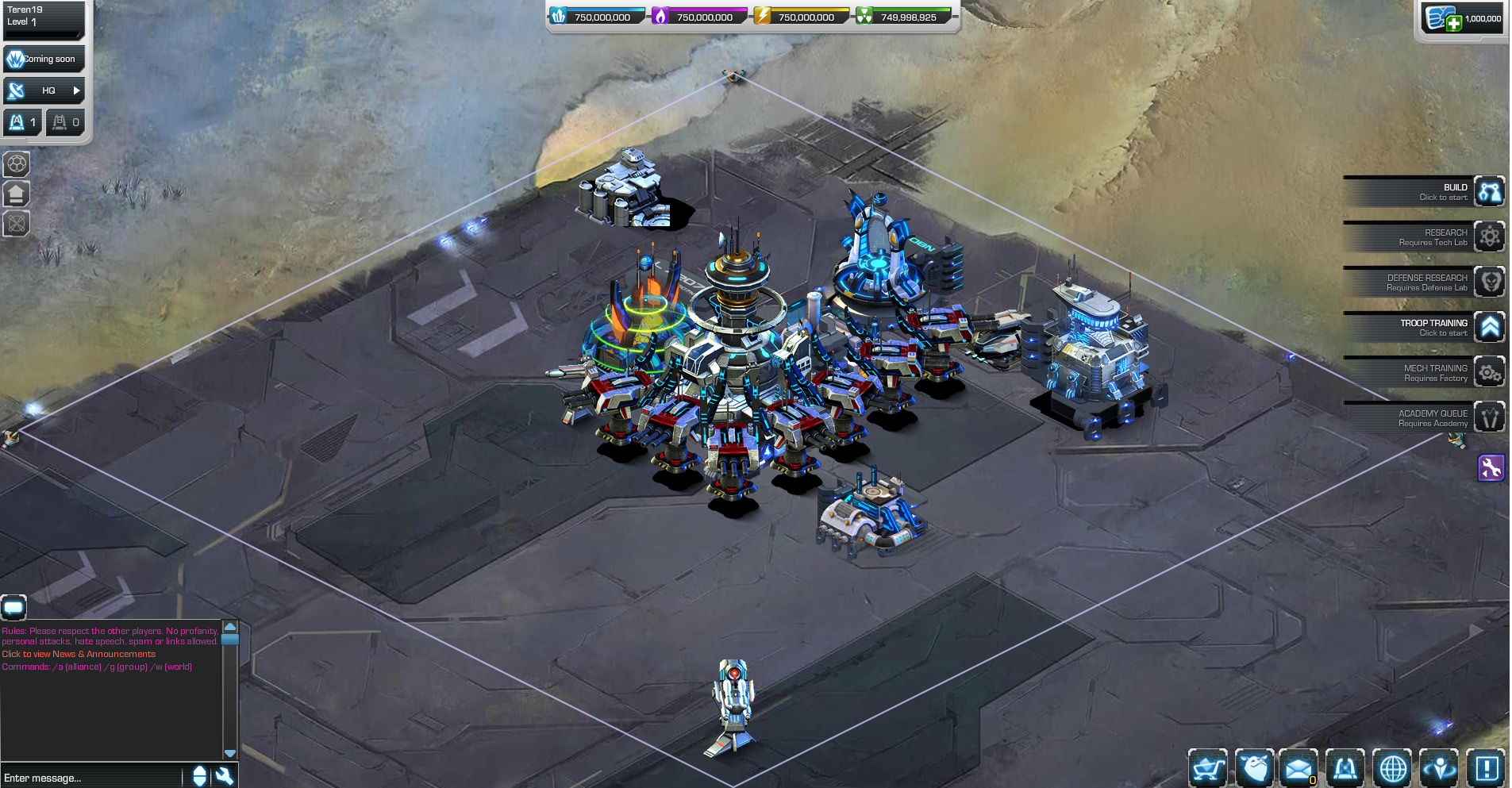
Task: Open the base relocation icon near the globe
Action: [x=1440, y=768]
